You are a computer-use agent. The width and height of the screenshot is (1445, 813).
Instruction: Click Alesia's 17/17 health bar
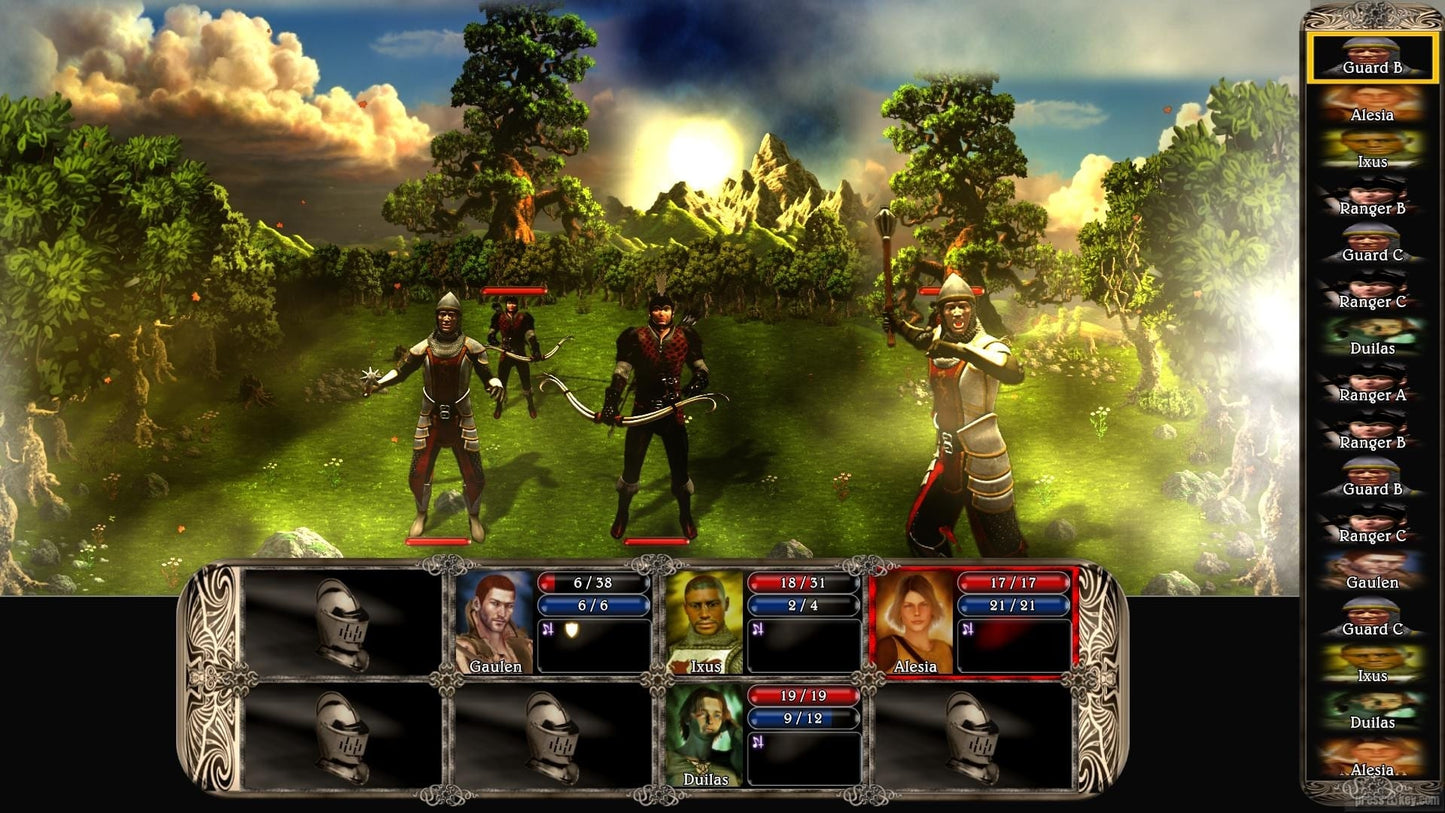1014,583
